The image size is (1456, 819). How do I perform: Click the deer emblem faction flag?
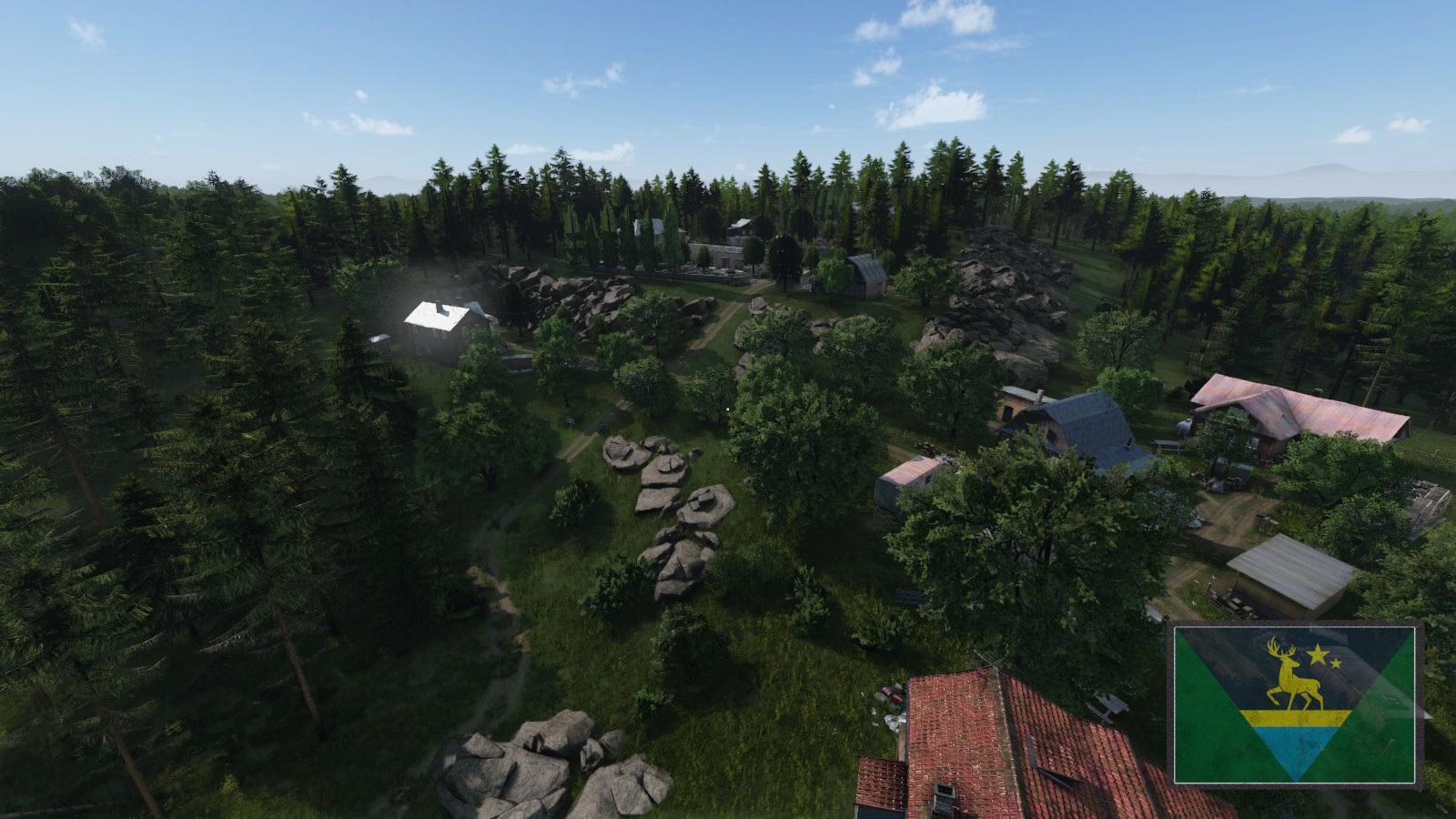coord(1294,703)
